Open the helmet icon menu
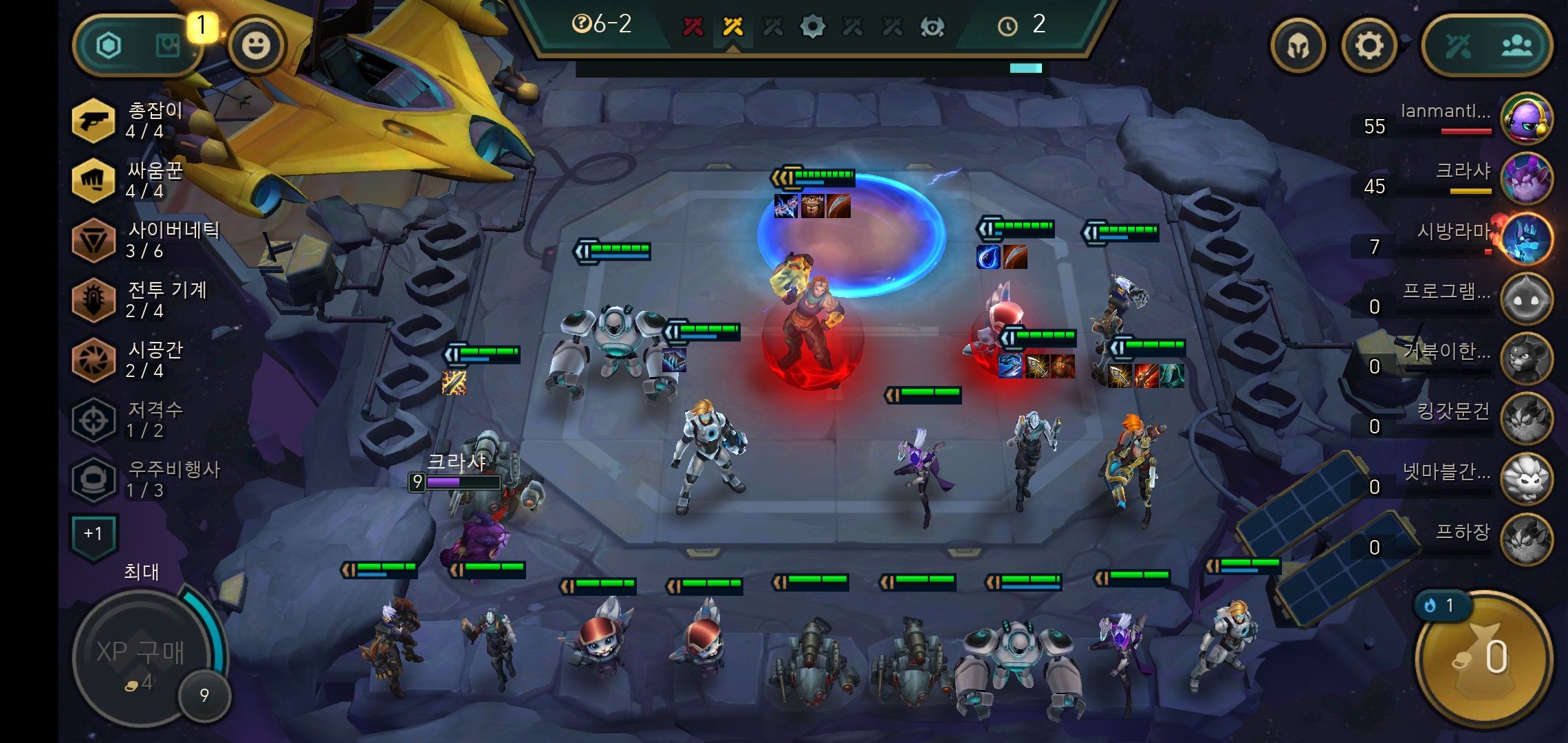 [1298, 46]
